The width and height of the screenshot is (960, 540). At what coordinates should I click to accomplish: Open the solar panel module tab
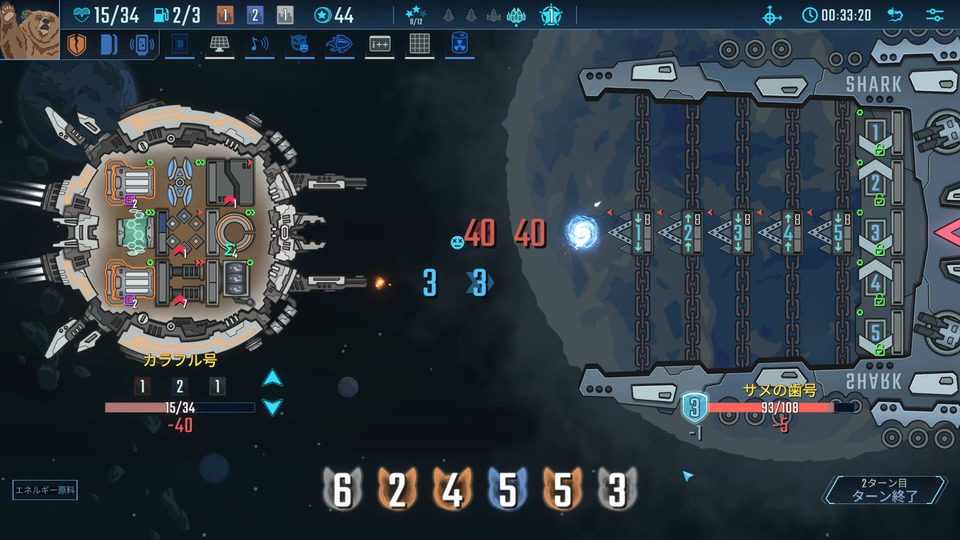click(220, 44)
